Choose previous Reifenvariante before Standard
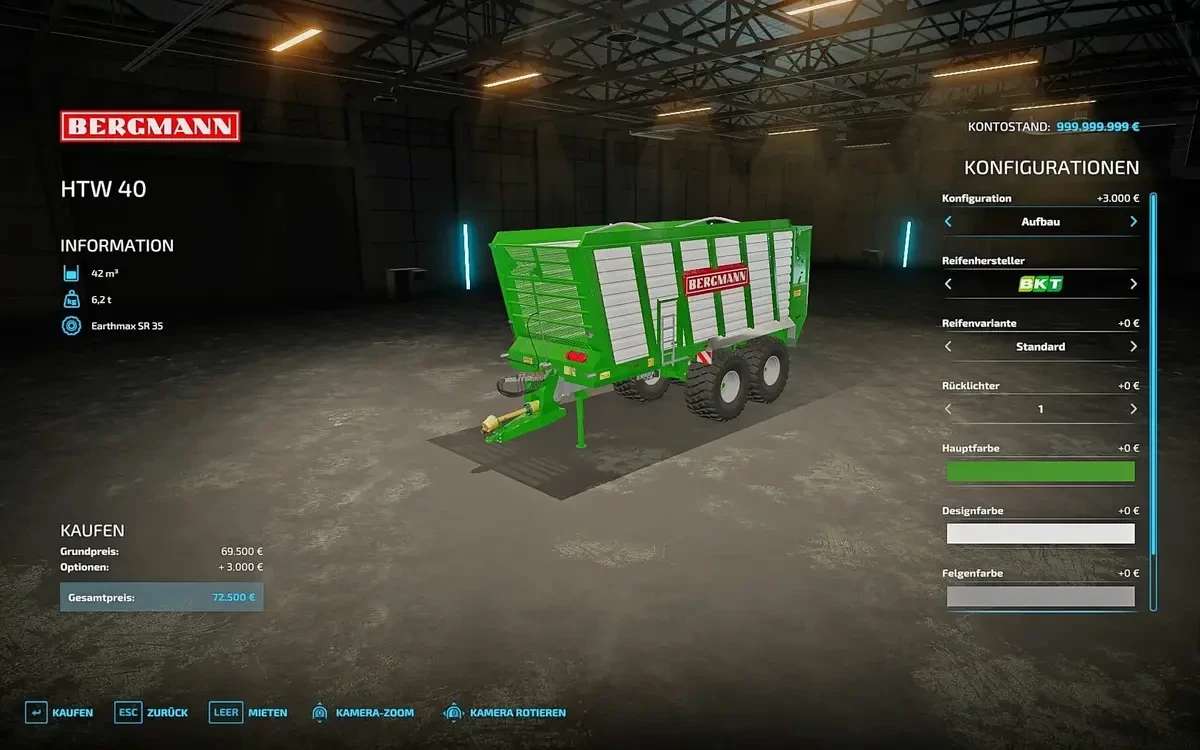This screenshot has width=1200, height=750. 948,347
